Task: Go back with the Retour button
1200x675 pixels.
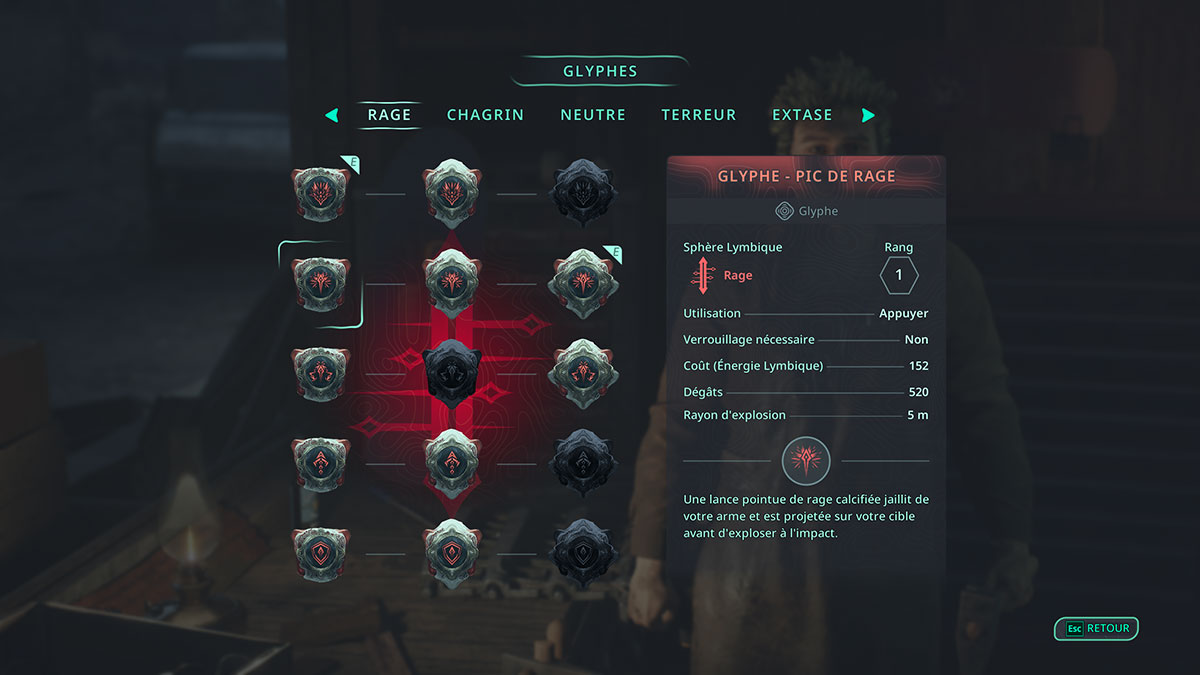Action: pyautogui.click(x=1097, y=629)
